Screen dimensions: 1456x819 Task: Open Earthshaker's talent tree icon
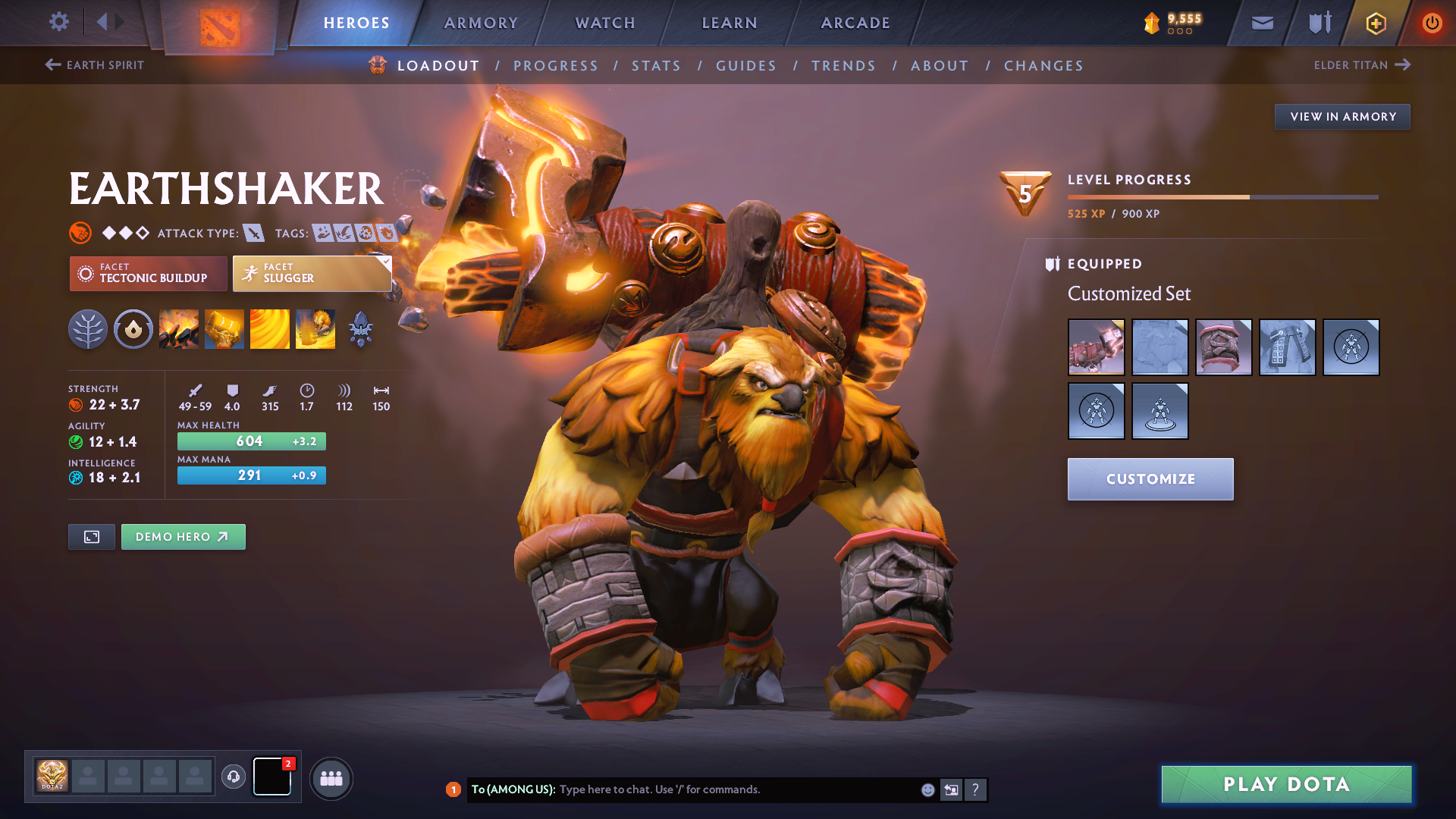[x=88, y=329]
